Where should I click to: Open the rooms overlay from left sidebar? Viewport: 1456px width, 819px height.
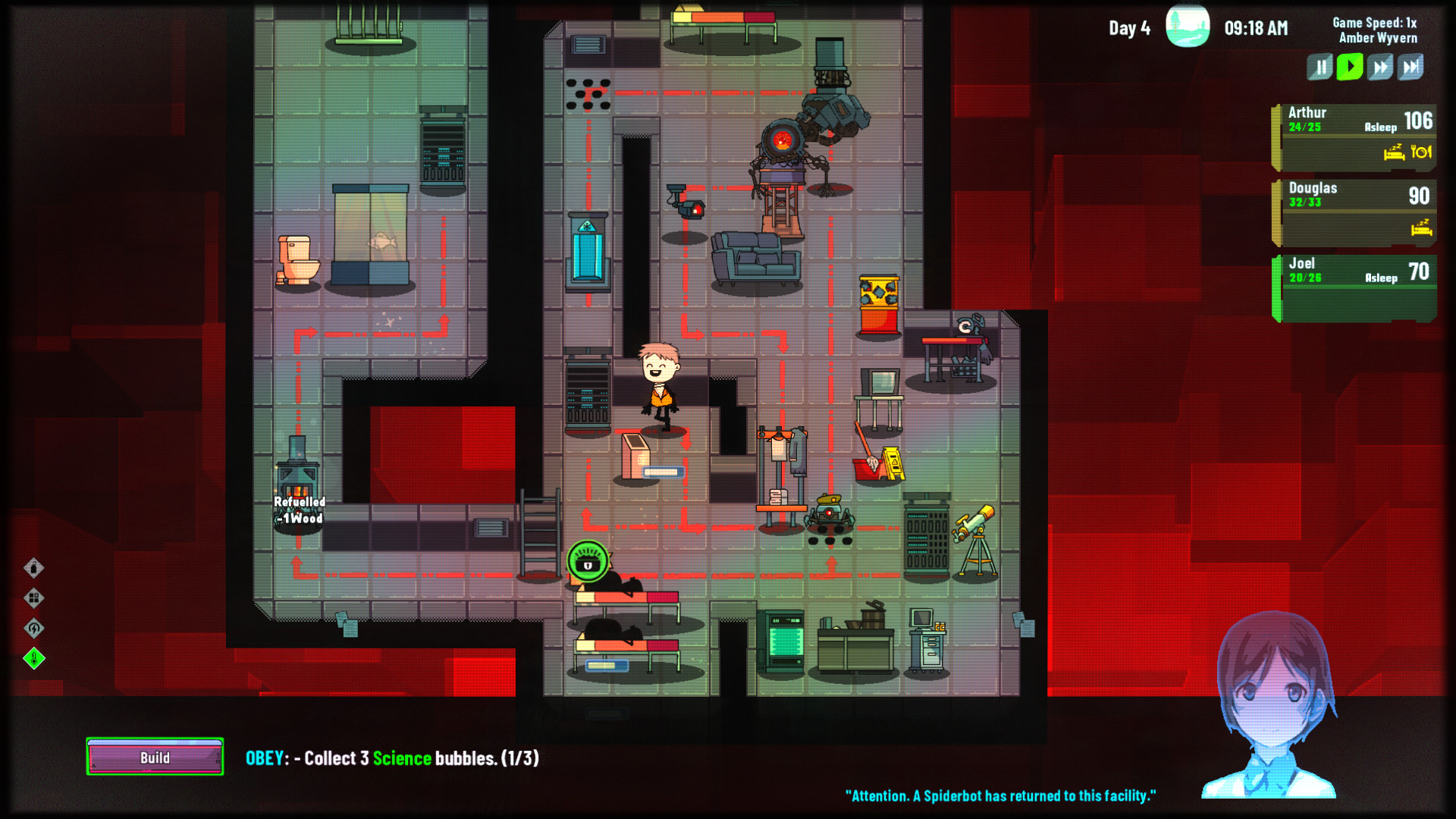[x=34, y=598]
